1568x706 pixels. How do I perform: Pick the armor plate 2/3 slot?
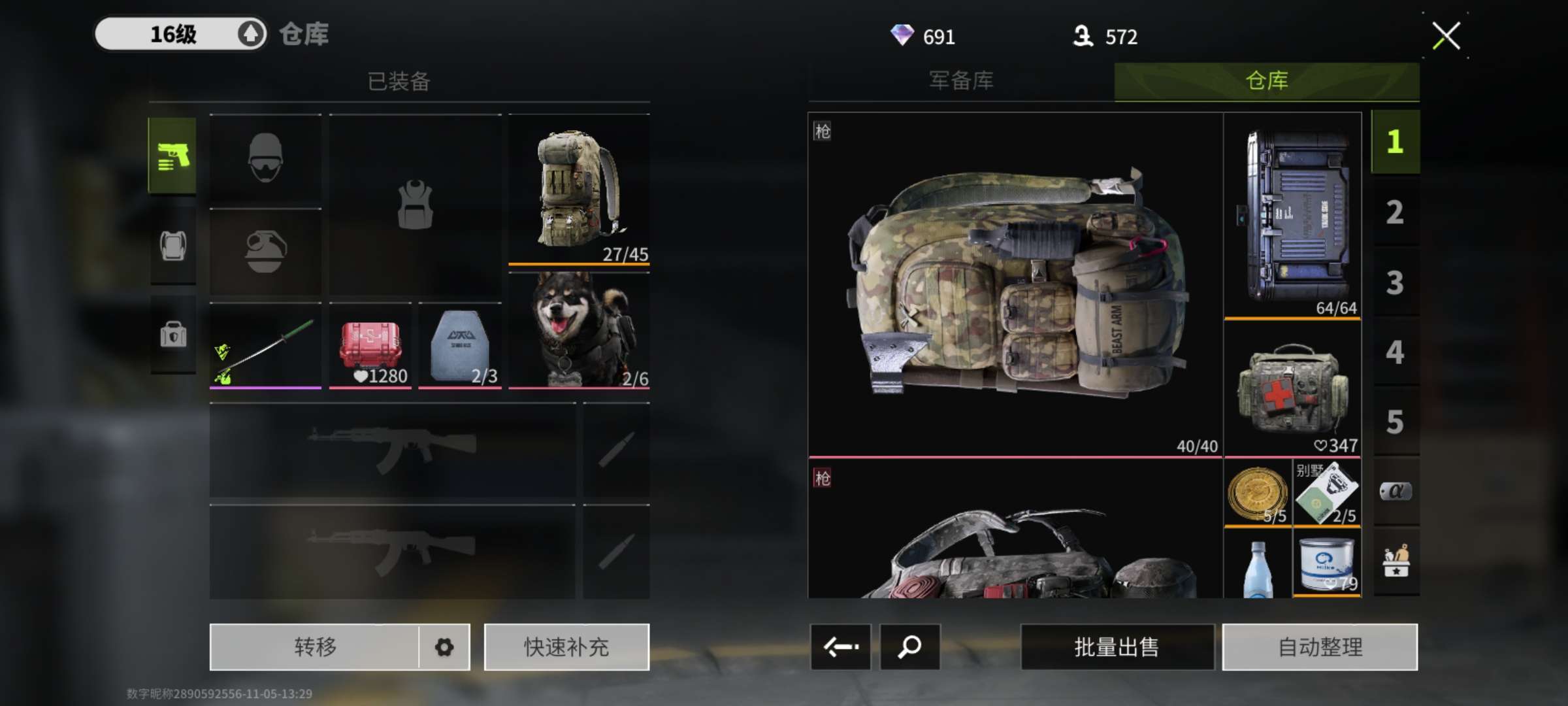click(x=460, y=346)
